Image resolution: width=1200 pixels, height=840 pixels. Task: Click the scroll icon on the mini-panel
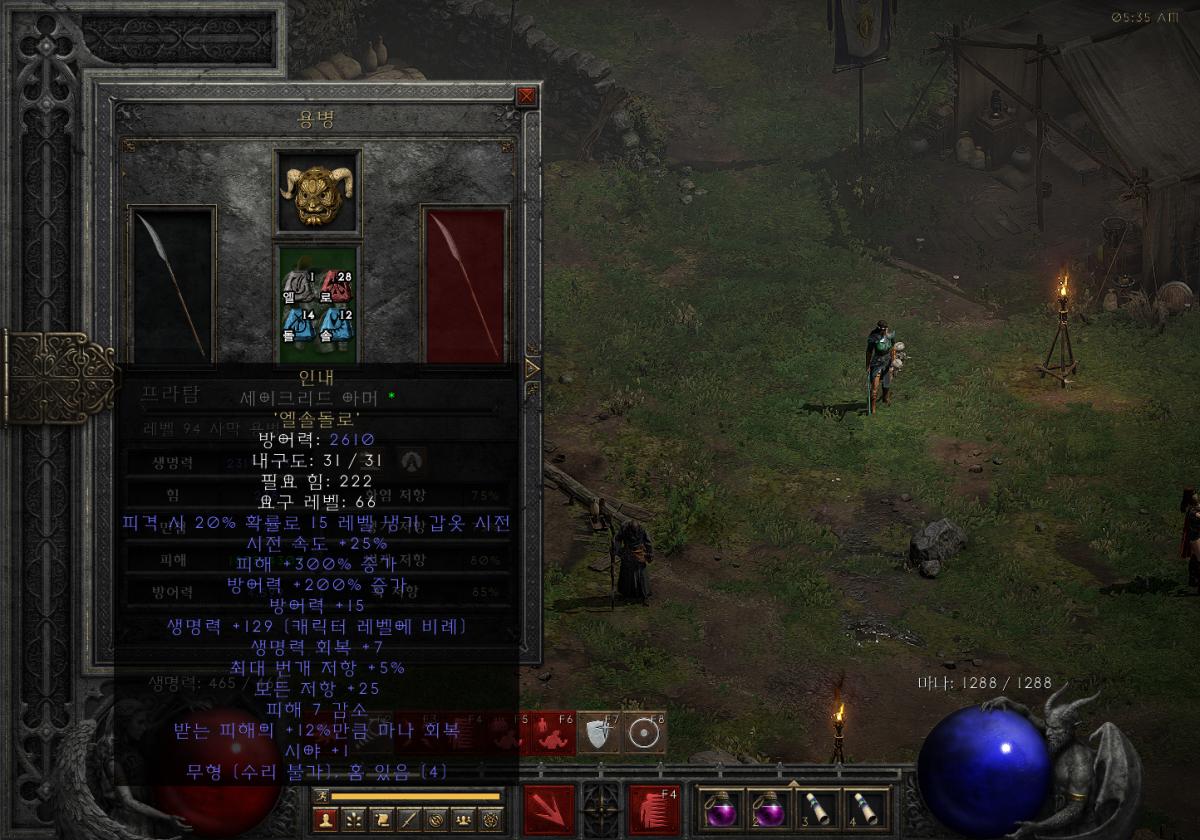(x=380, y=820)
